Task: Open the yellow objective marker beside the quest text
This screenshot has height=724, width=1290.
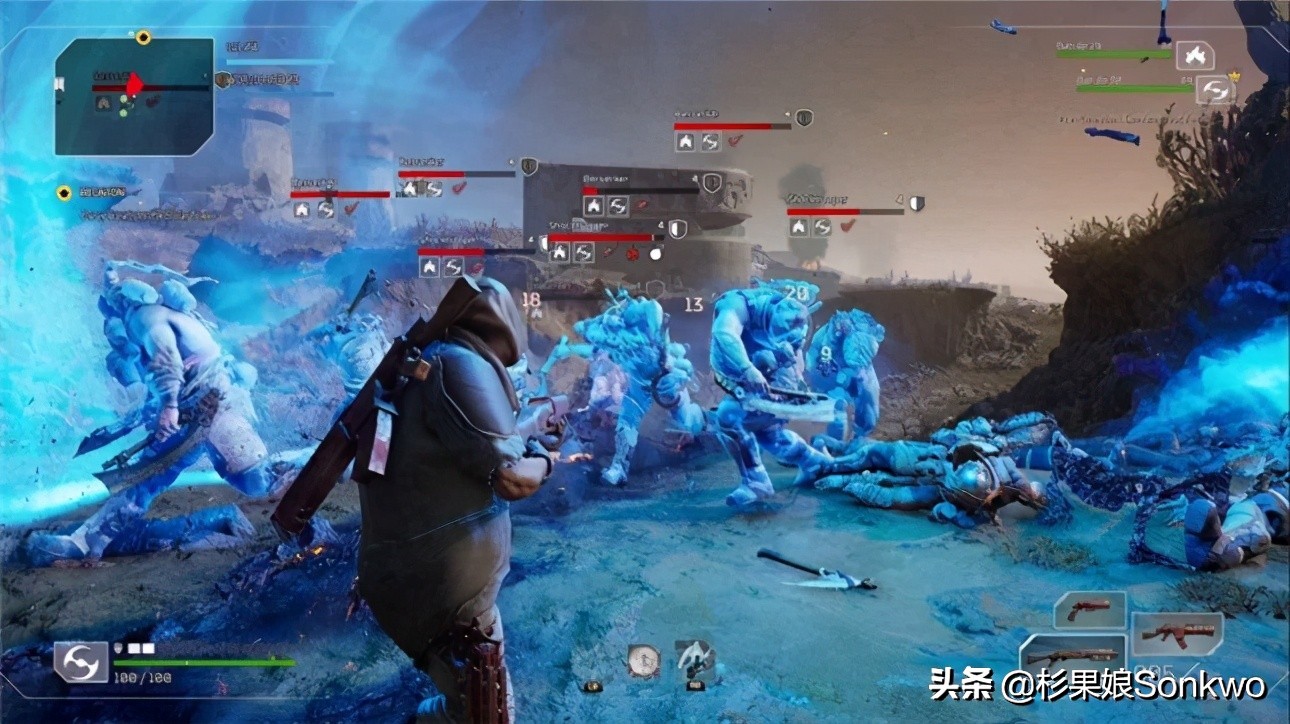Action: (64, 192)
